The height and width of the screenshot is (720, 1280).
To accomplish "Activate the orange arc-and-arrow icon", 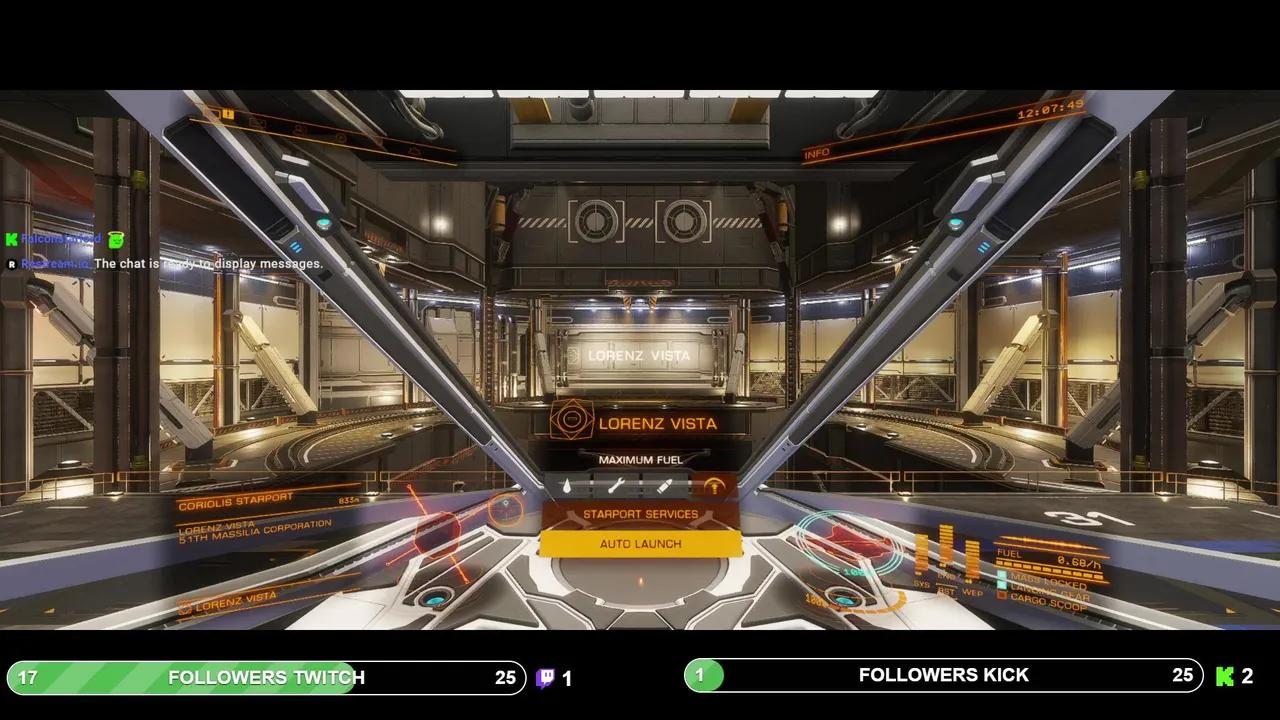I will tap(713, 487).
